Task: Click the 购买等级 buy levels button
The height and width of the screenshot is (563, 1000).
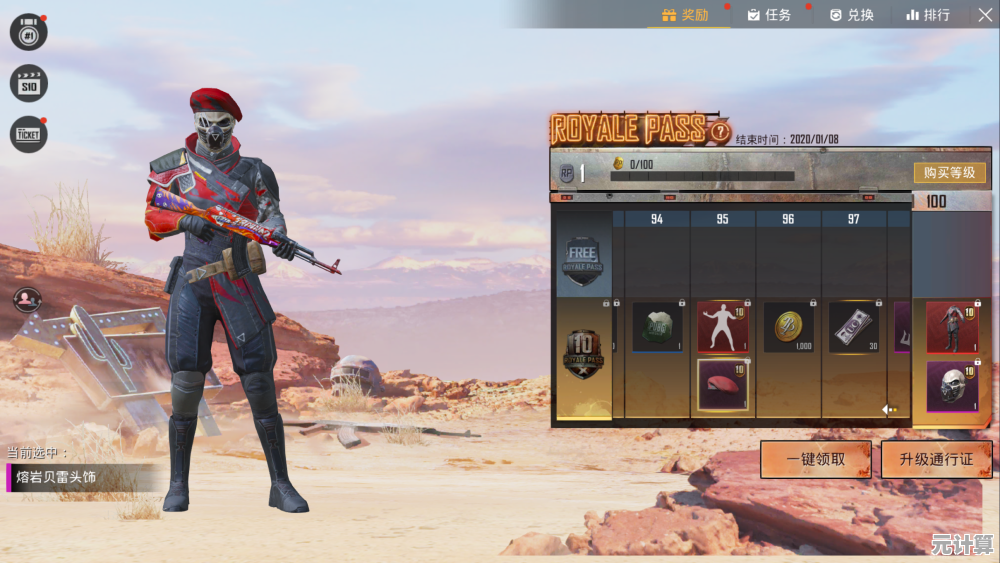Action: 949,173
